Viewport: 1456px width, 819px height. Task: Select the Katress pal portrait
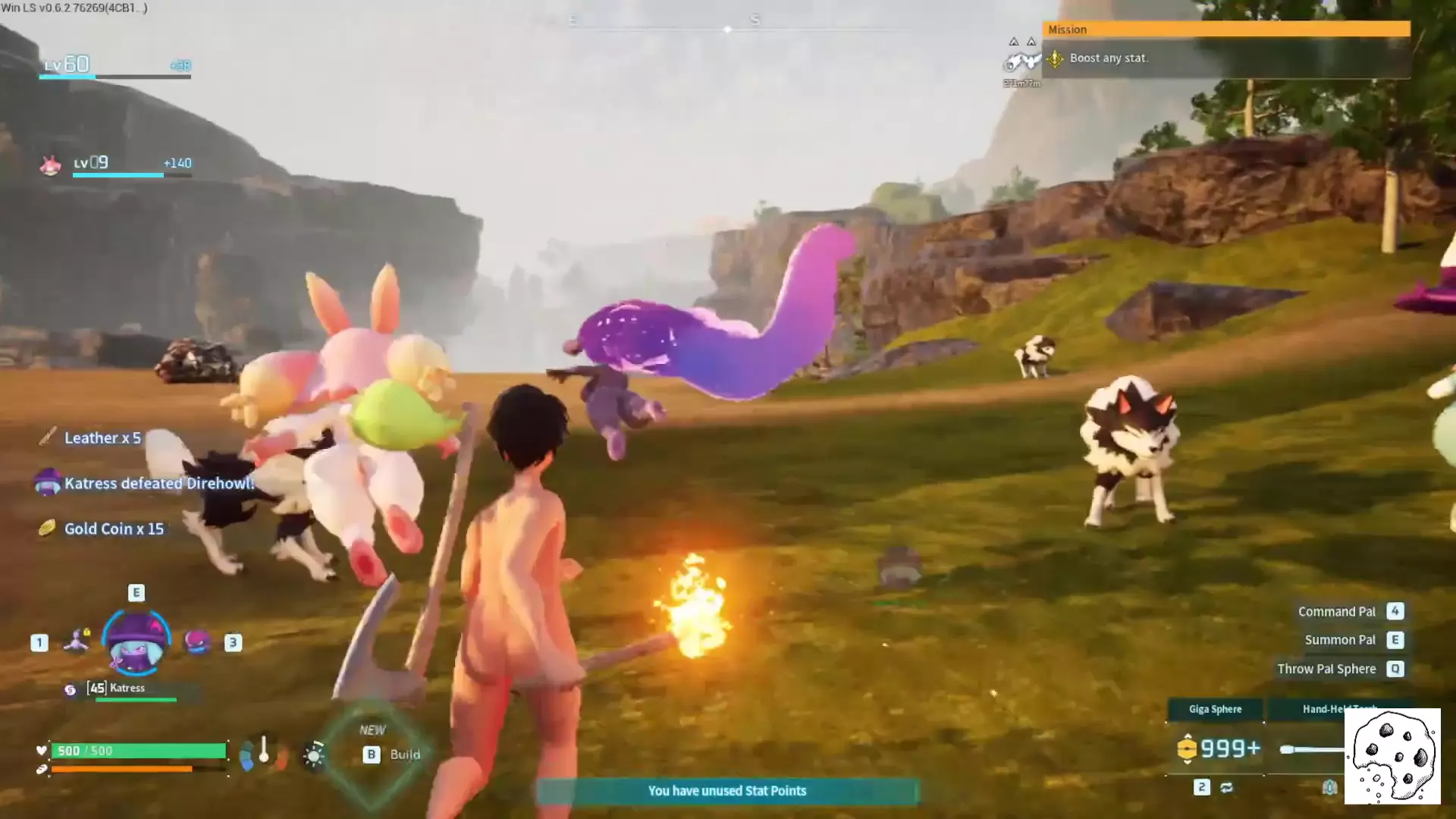coord(136,642)
